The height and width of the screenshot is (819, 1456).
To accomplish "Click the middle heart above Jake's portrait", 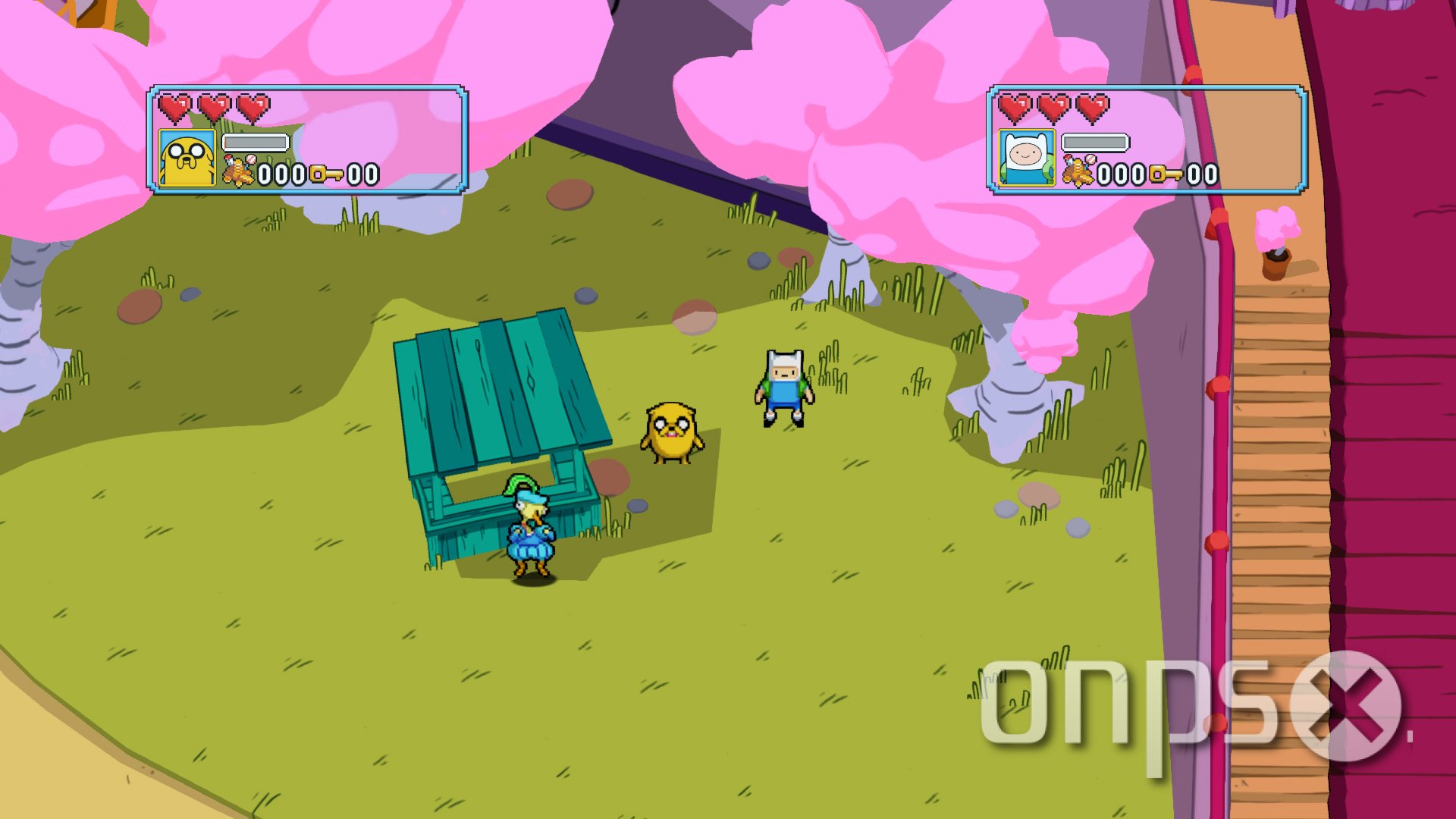I will (214, 106).
